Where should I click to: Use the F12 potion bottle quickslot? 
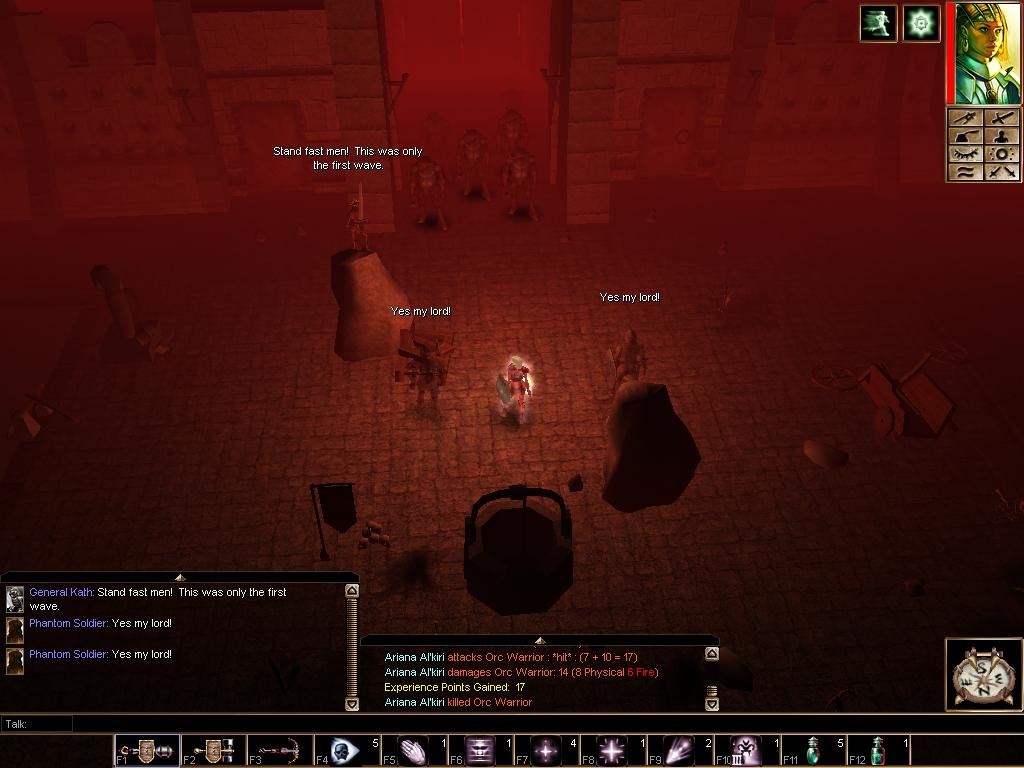pyautogui.click(x=878, y=750)
